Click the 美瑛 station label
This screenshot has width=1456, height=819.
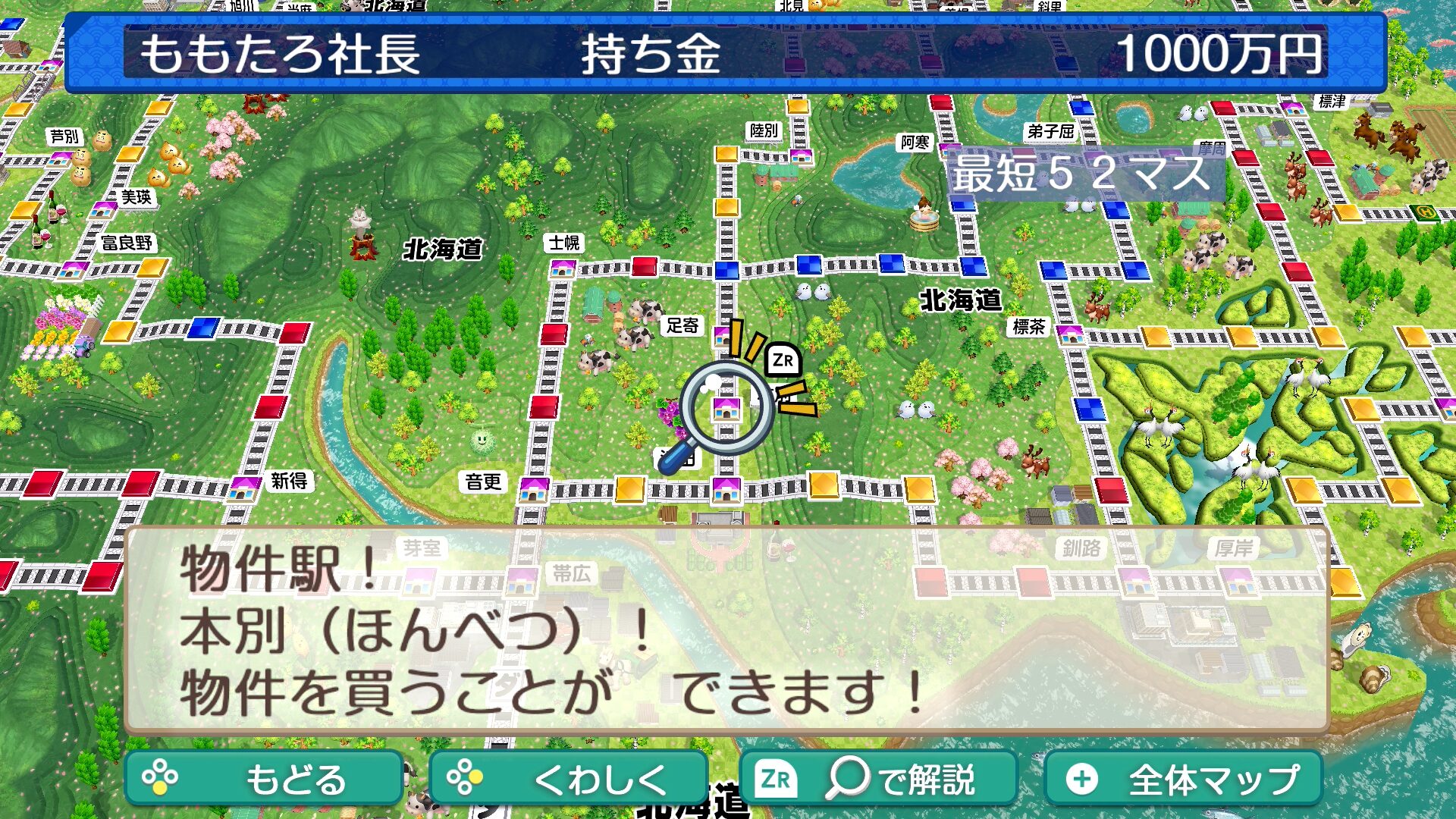pyautogui.click(x=136, y=197)
